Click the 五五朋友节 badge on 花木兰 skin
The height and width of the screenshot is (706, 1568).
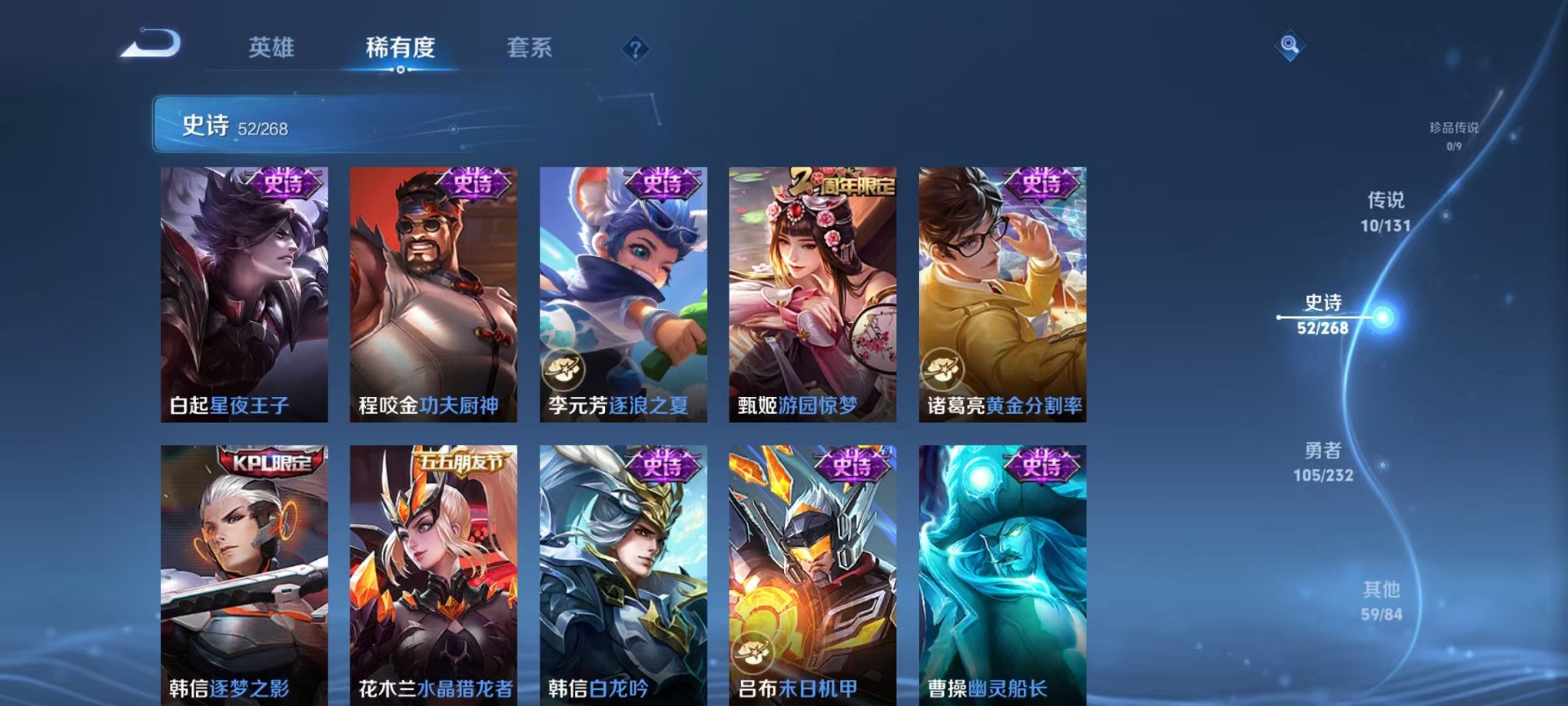[x=460, y=461]
